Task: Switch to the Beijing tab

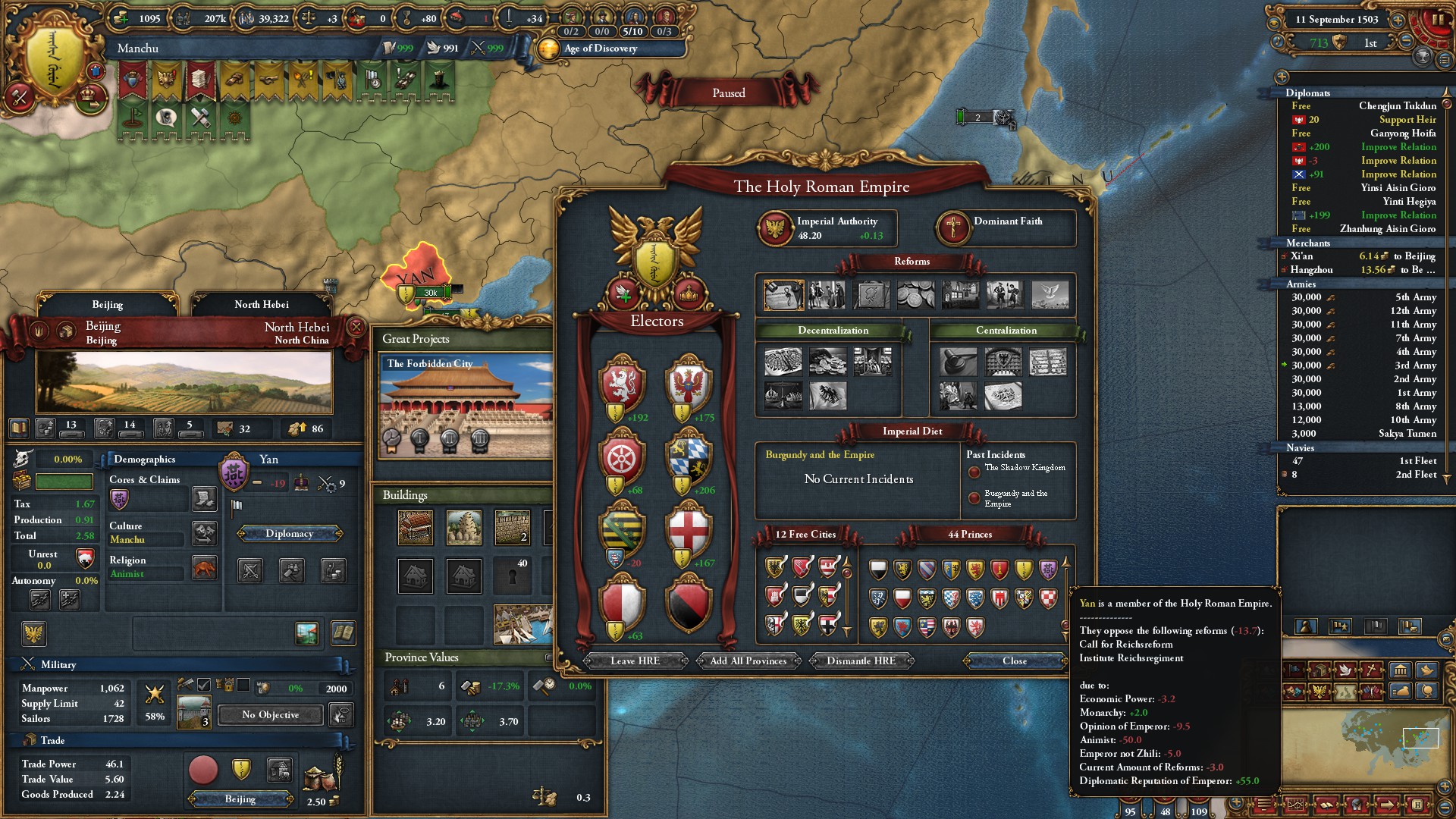Action: [108, 304]
